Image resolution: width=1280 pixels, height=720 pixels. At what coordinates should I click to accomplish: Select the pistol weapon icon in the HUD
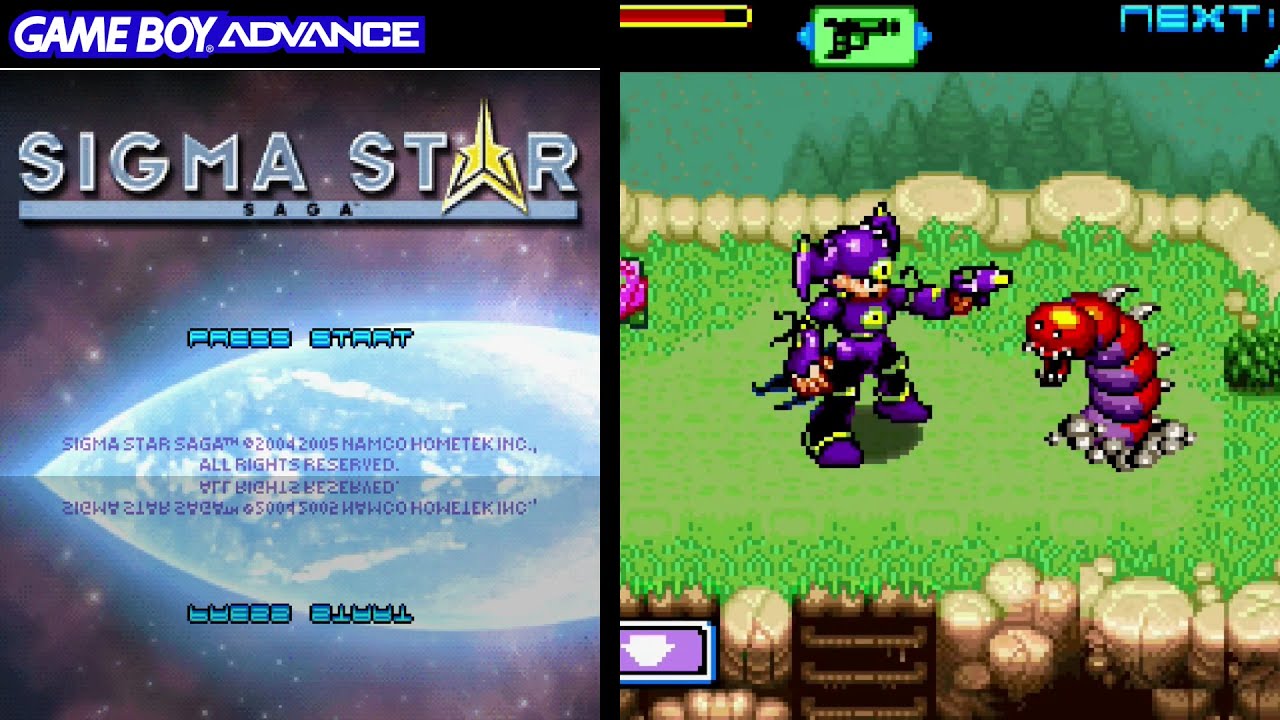[862, 33]
